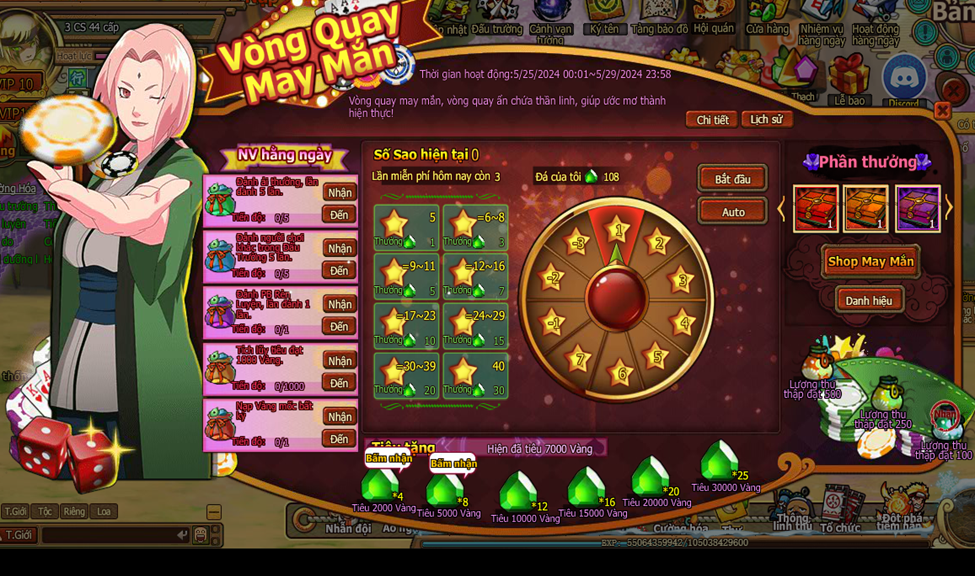Close the Vòng Quay May Mắn window

coord(942,110)
